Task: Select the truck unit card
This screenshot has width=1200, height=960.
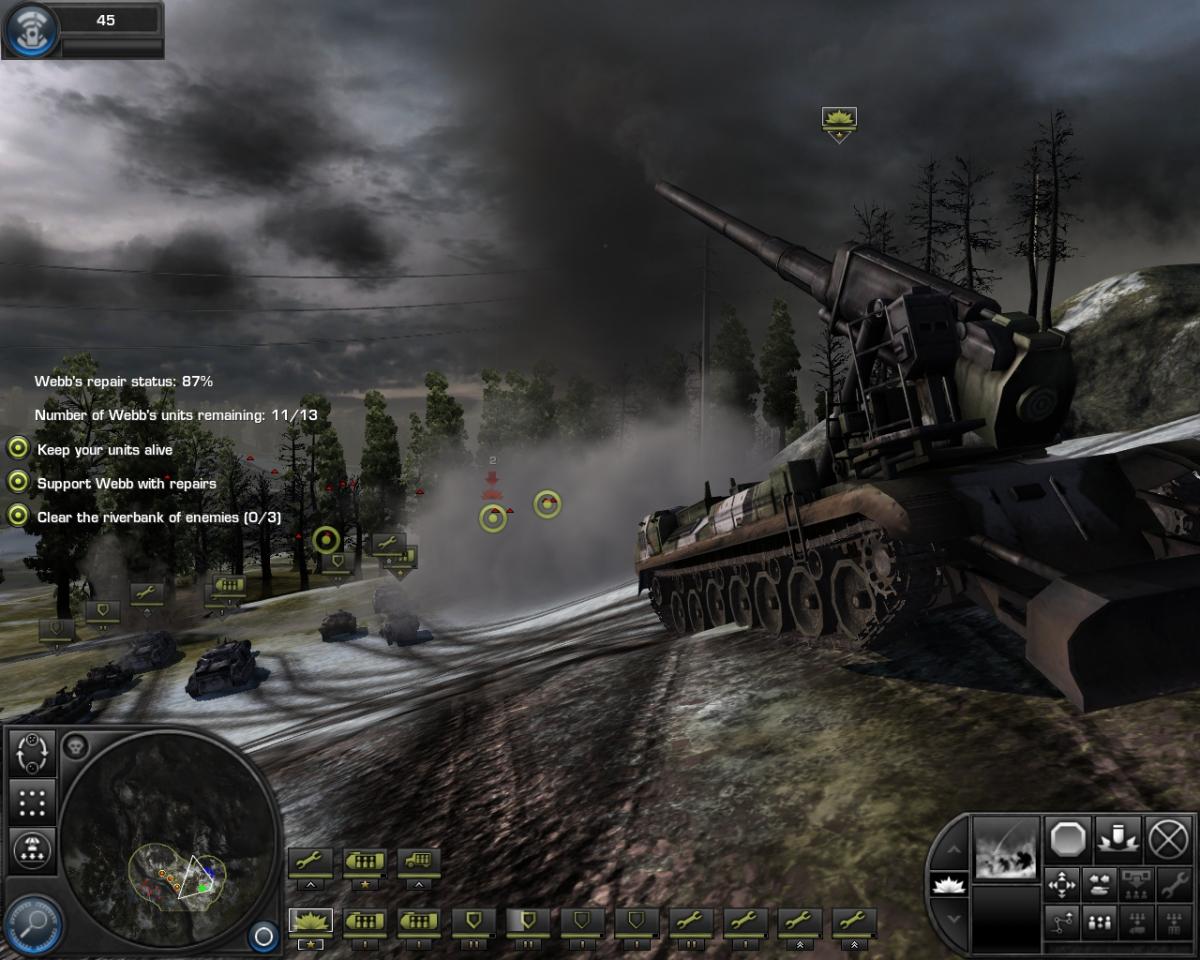Action: click(419, 862)
